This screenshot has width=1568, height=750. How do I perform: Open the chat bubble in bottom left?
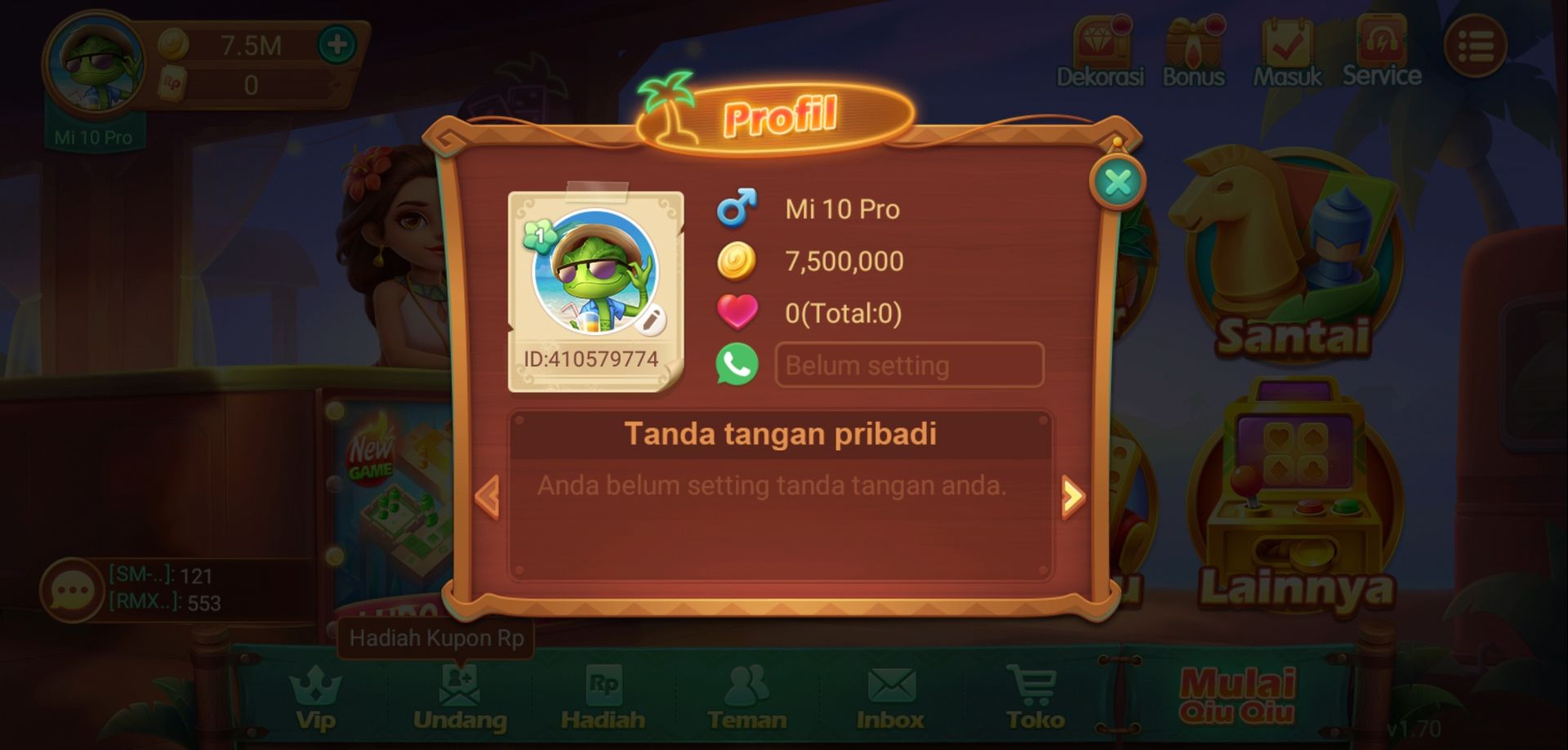coord(72,590)
